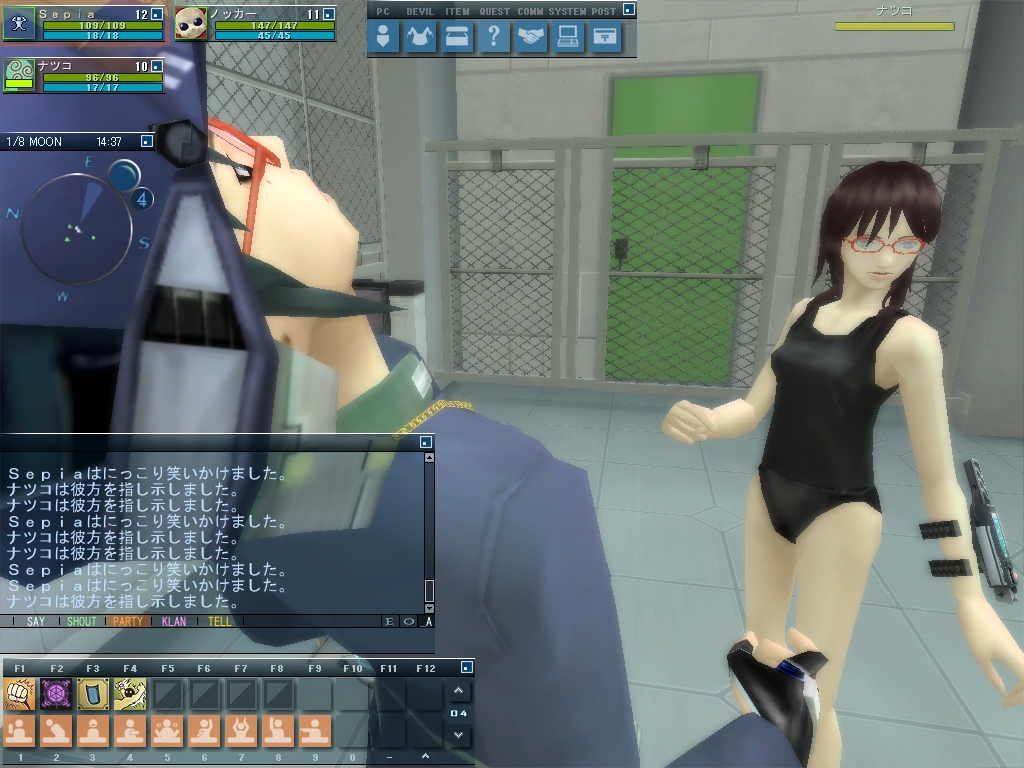Click the hotbar page up arrow
Screen dimensions: 1024x768
tap(458, 691)
